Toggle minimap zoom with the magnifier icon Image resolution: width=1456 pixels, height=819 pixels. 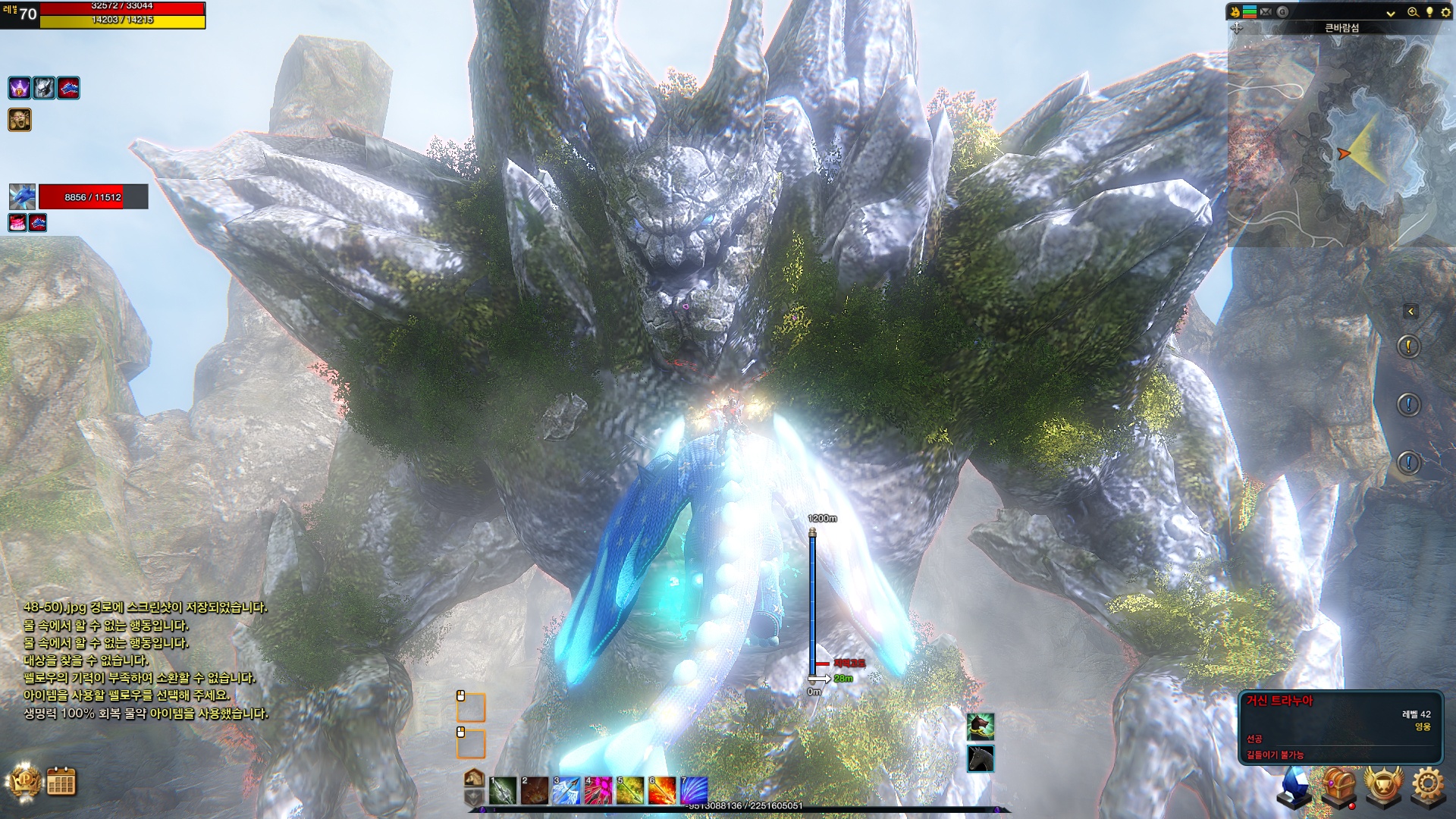click(1413, 13)
